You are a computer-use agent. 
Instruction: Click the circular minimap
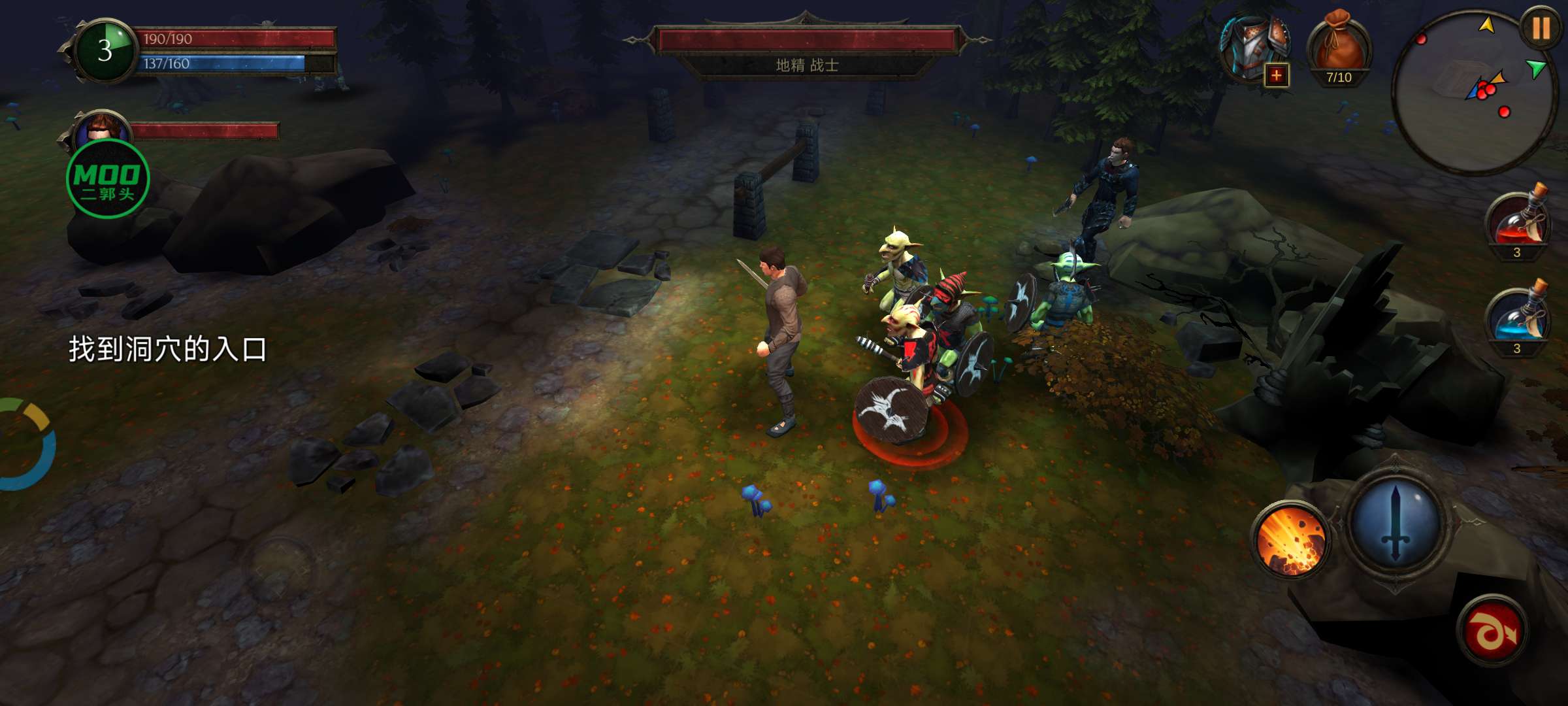(1473, 93)
